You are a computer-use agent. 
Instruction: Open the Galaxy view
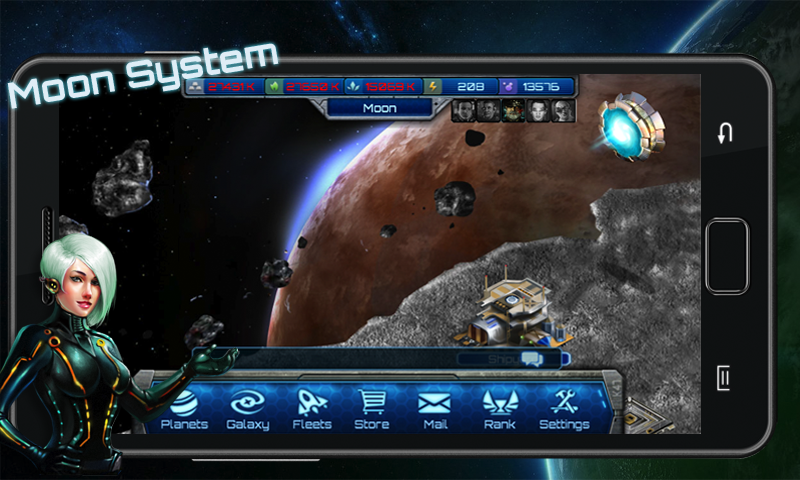(x=248, y=408)
